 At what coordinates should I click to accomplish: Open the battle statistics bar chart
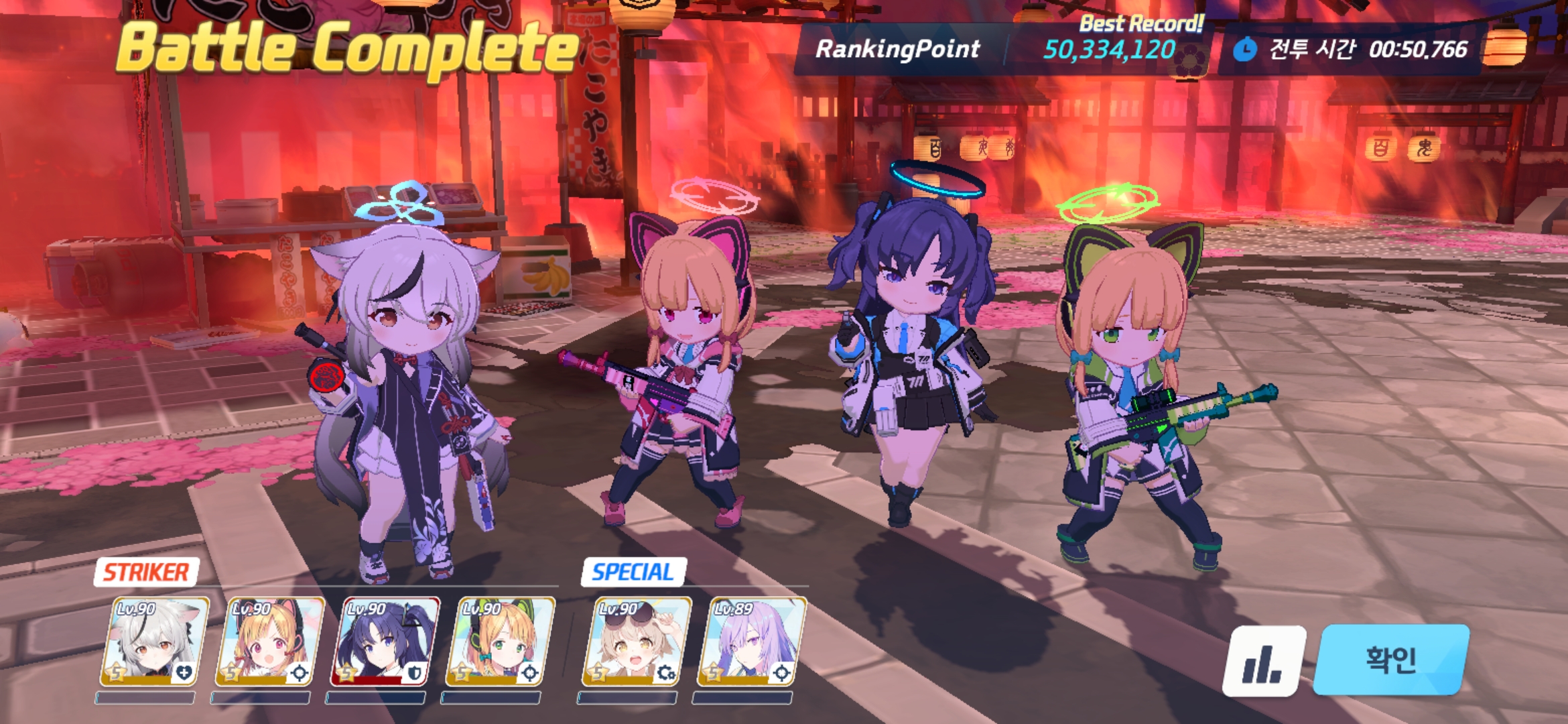[1263, 661]
